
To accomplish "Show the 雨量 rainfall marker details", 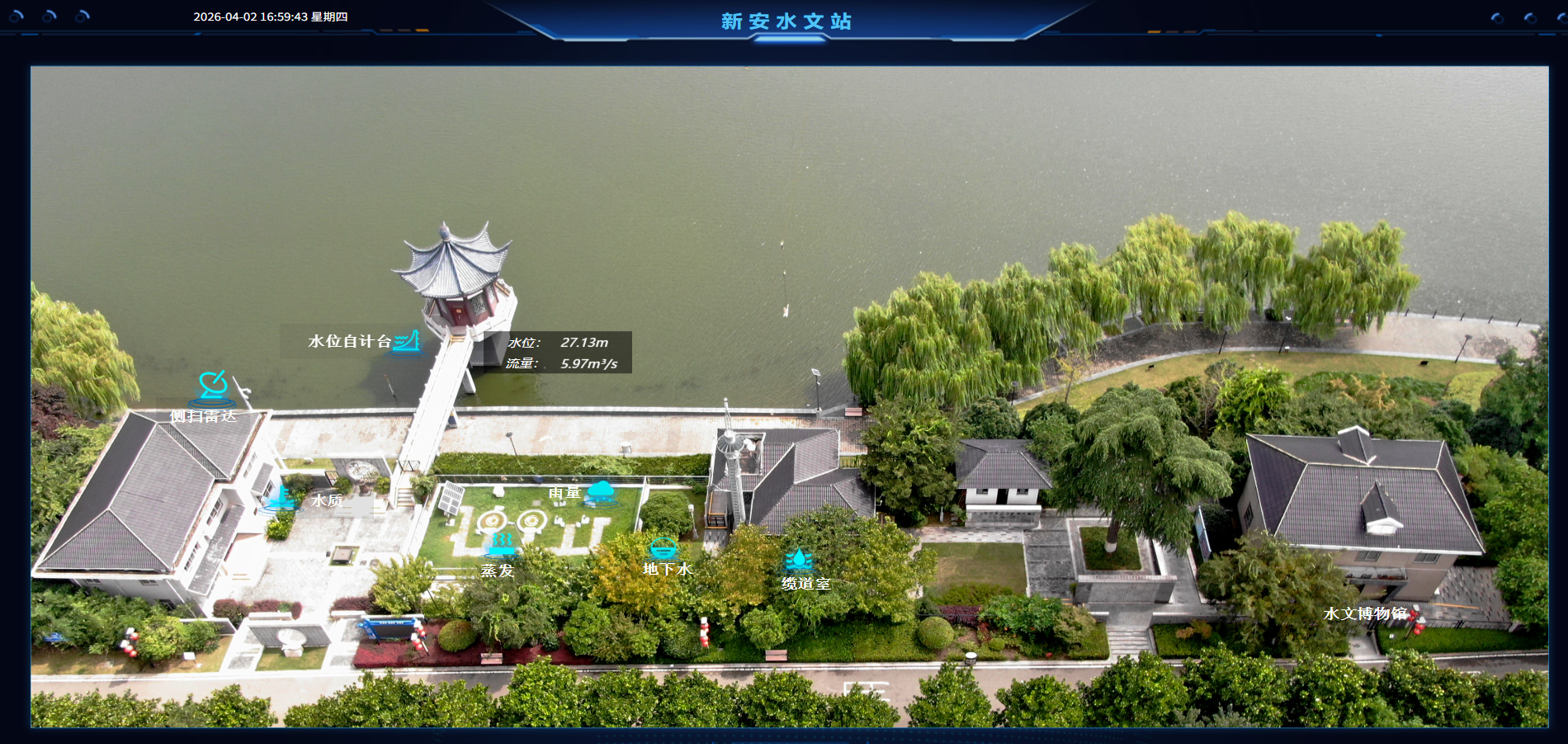I will (600, 491).
